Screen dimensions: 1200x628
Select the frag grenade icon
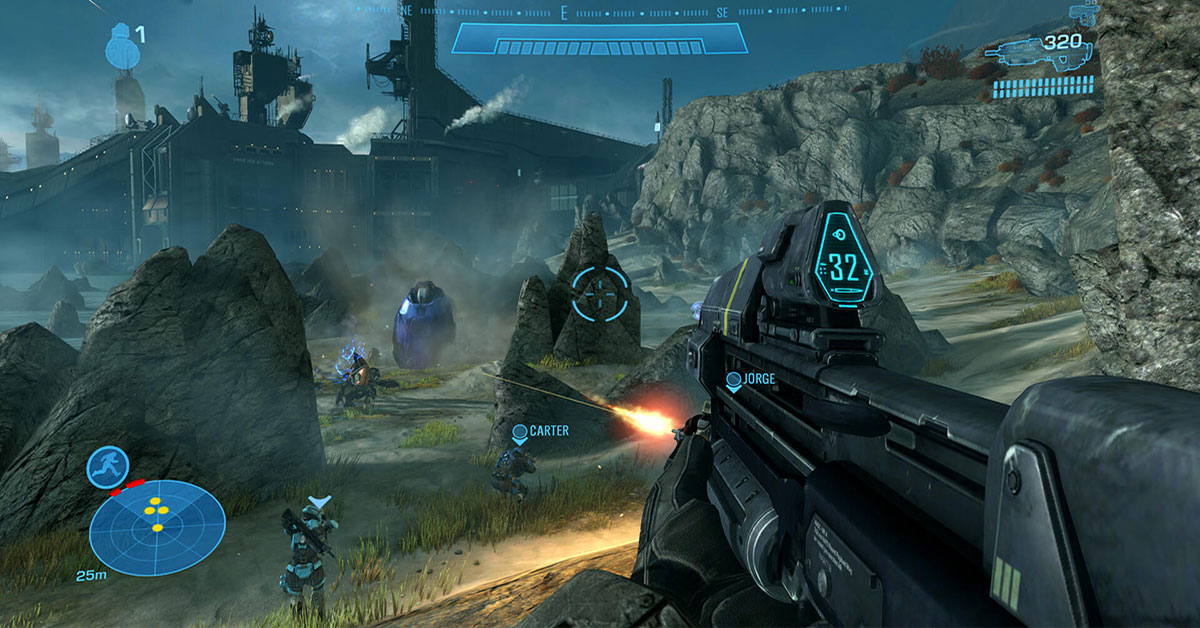pos(120,44)
